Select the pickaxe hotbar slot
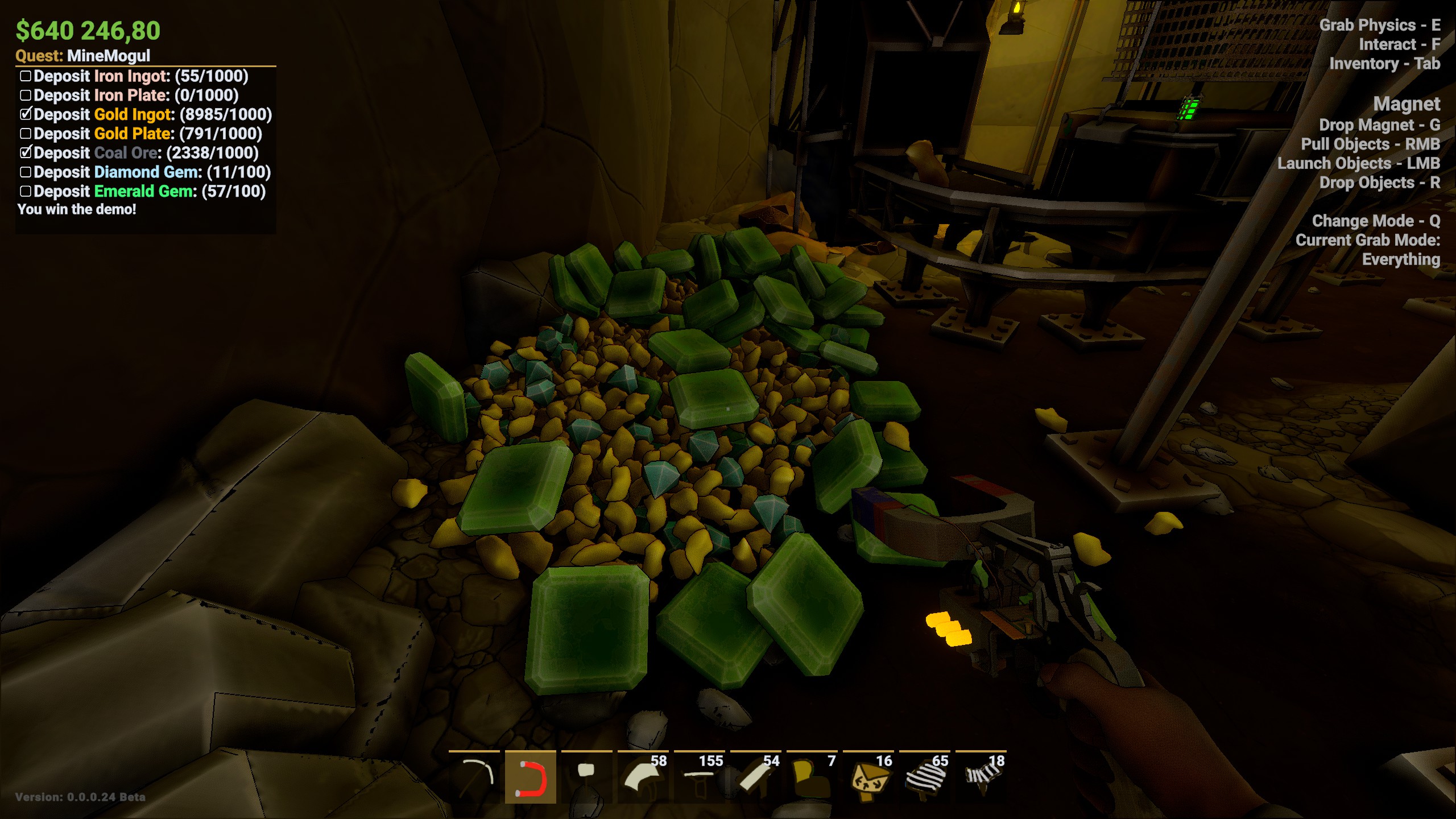 point(474,777)
